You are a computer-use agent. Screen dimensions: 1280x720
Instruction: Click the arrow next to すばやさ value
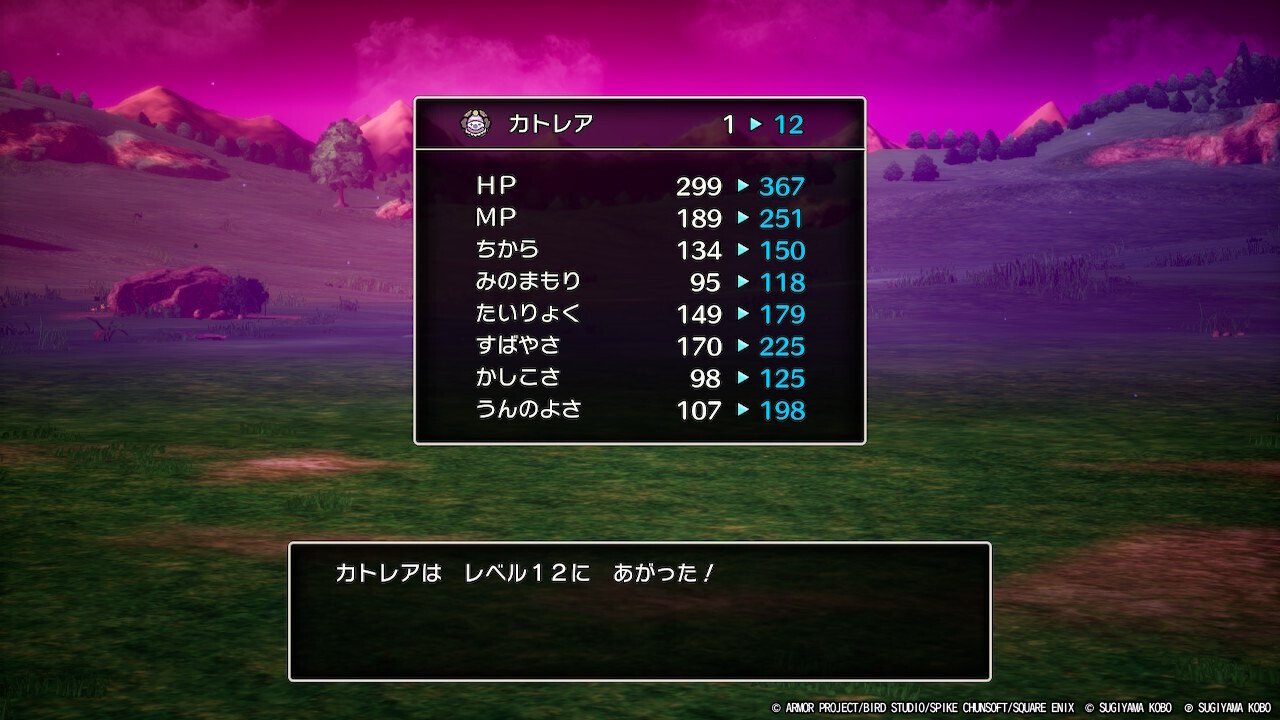tap(741, 347)
